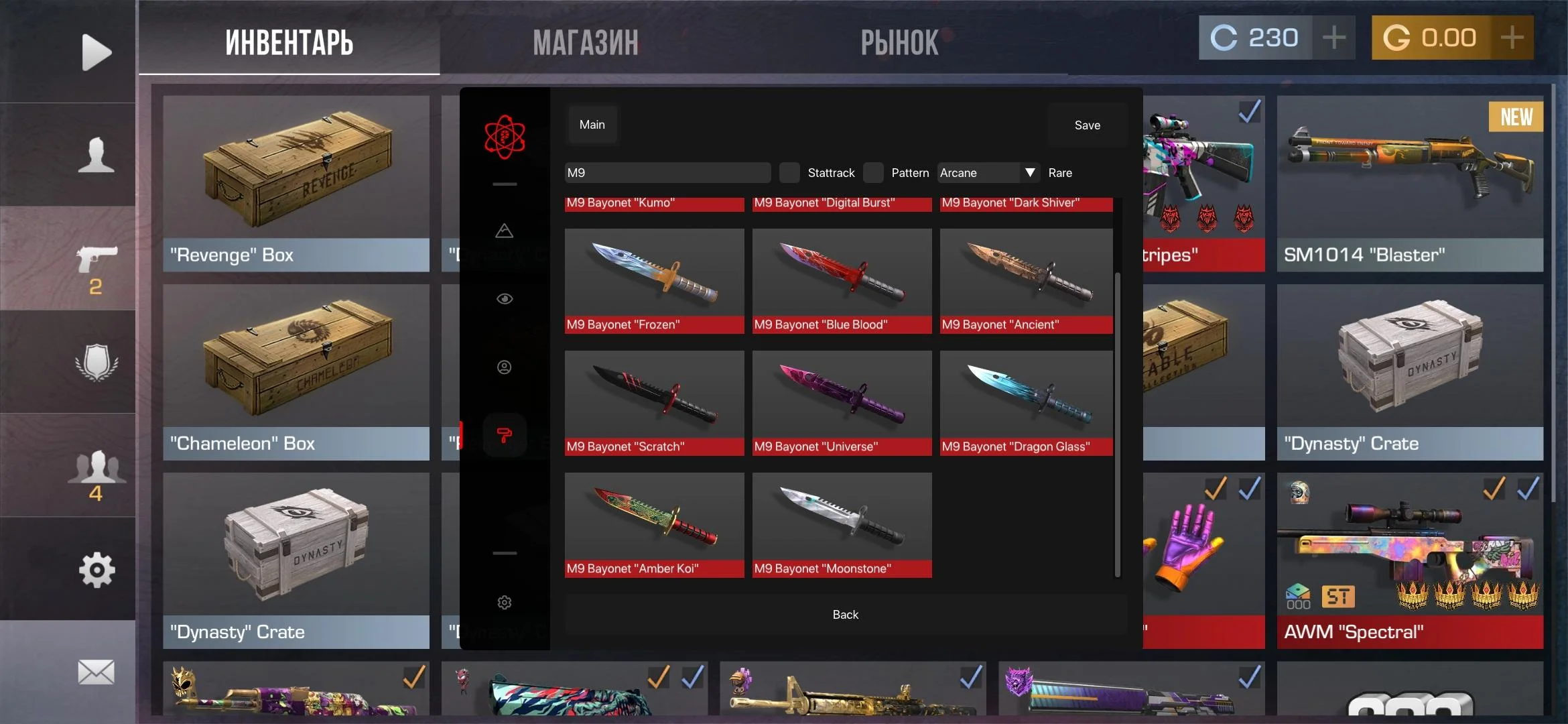Select the ИНВЕНТАРЬ tab

(289, 43)
